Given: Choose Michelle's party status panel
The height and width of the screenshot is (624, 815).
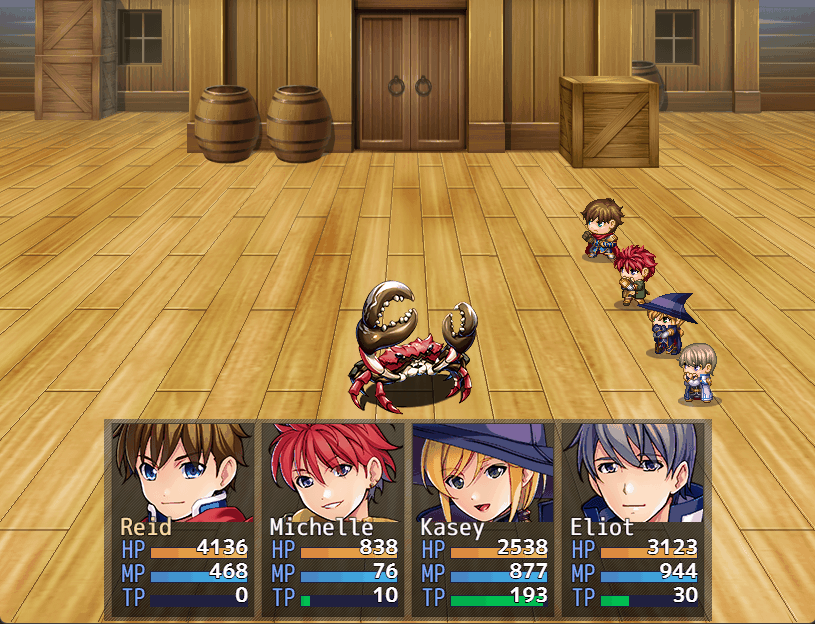Looking at the screenshot, I should [334, 518].
